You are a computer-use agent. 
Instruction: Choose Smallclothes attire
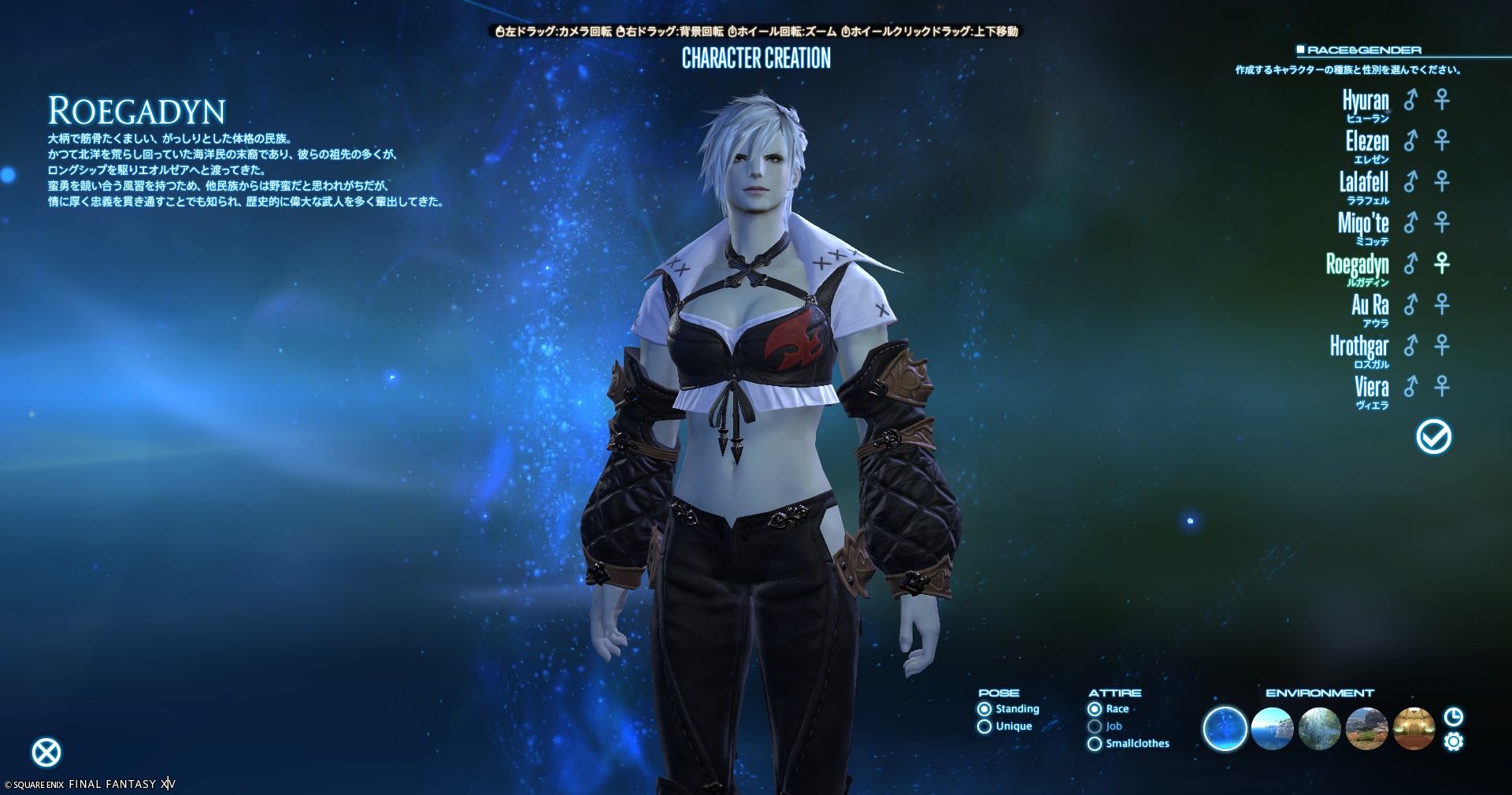[x=1095, y=744]
